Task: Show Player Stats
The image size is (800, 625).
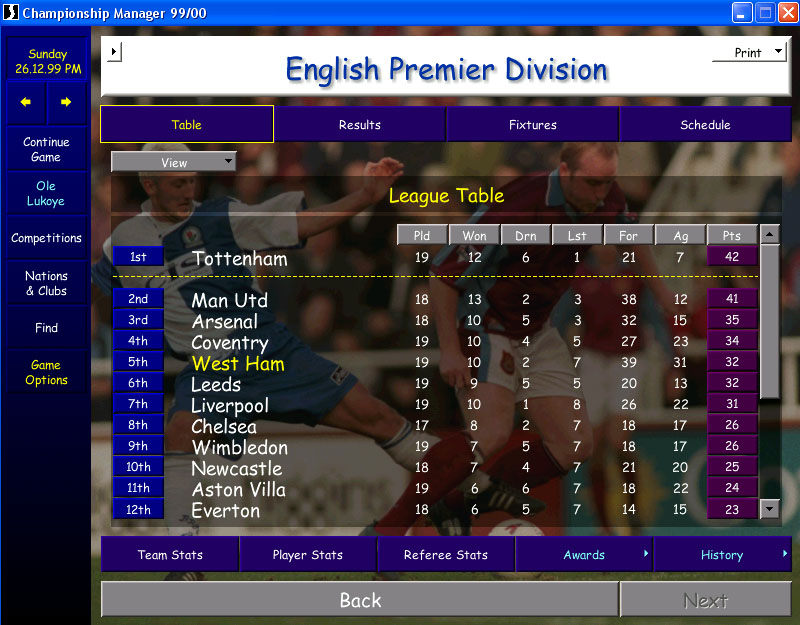Action: tap(308, 555)
